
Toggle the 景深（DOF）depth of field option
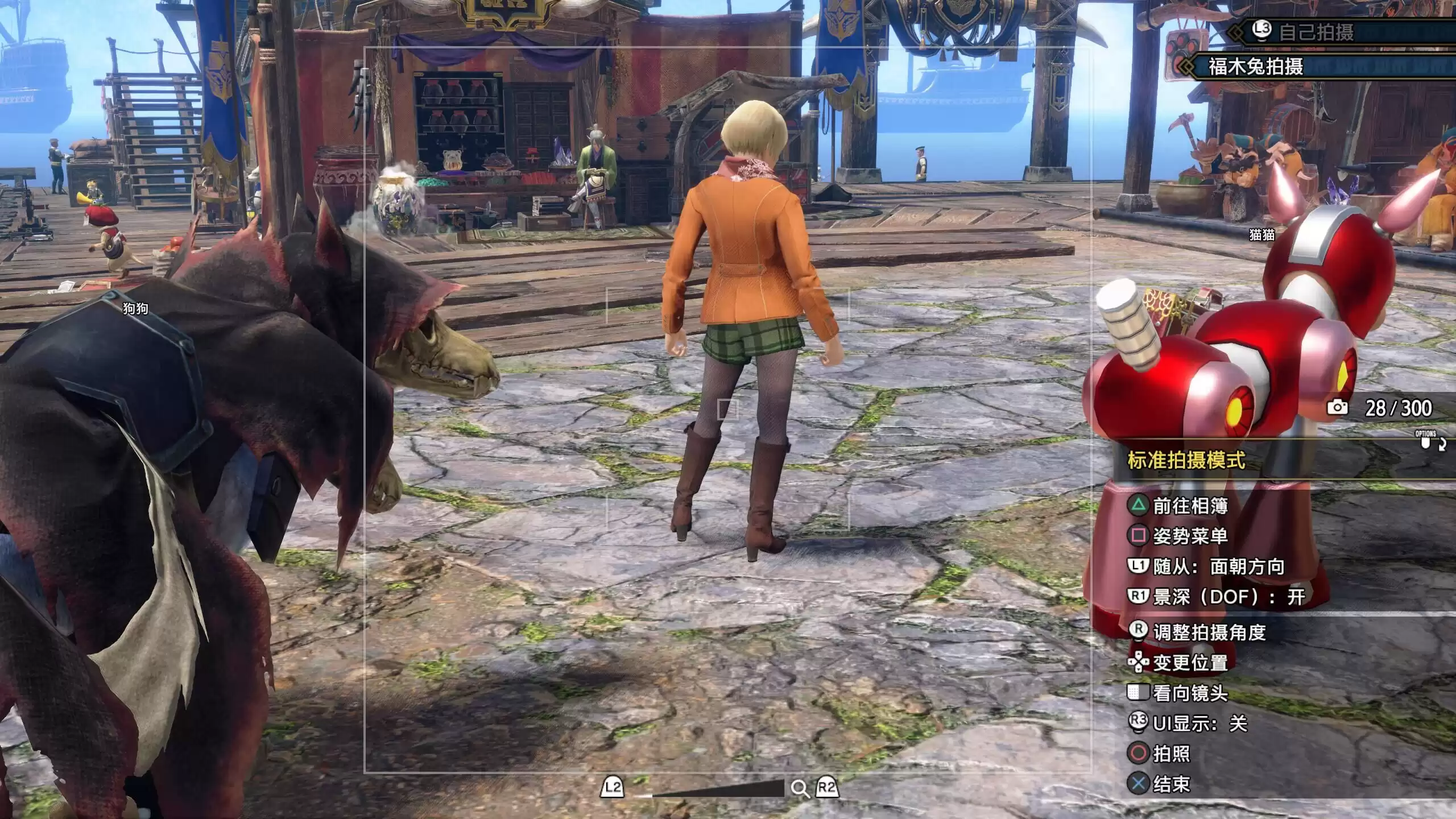tap(1228, 597)
